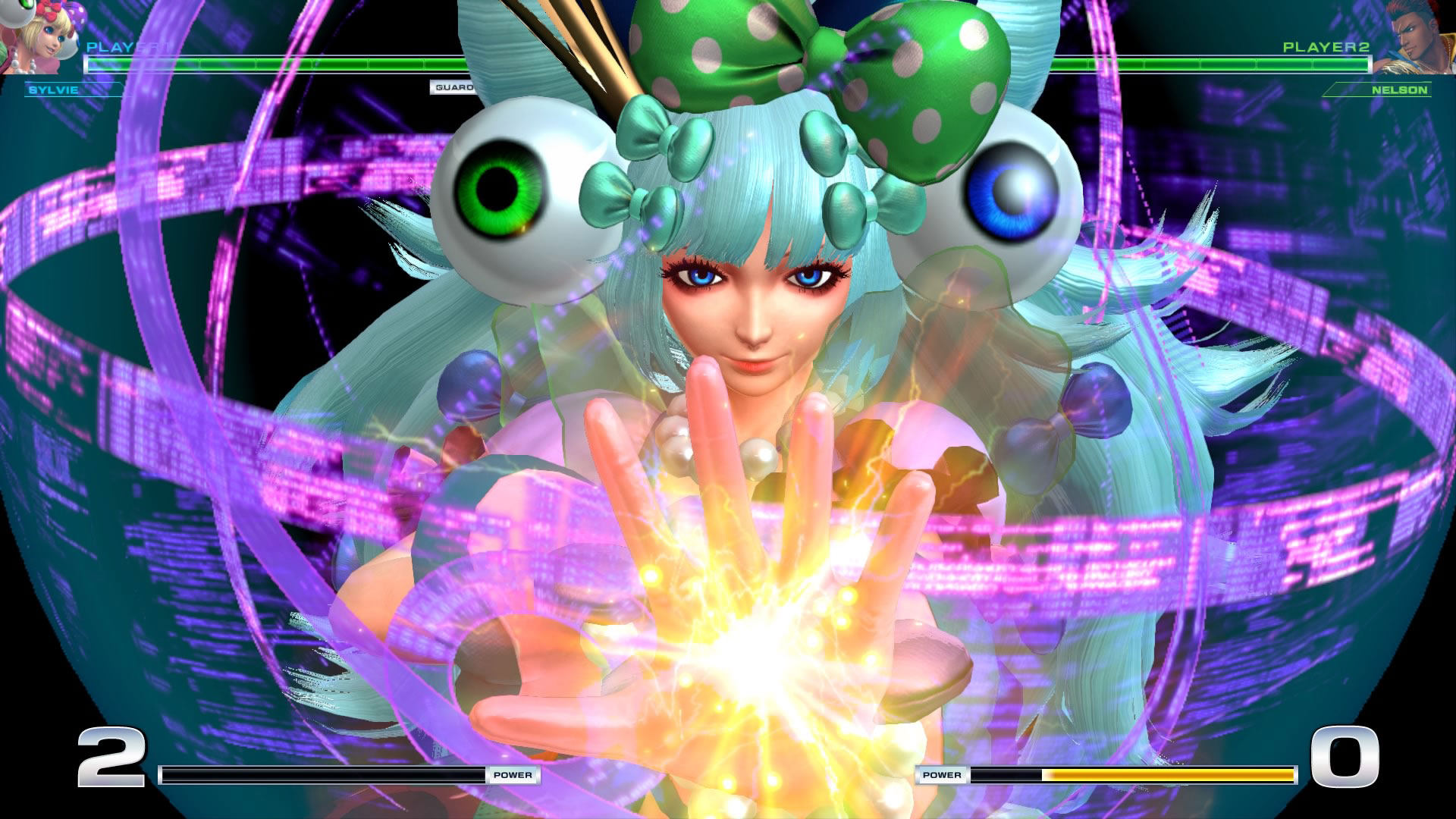The width and height of the screenshot is (1456, 819).
Task: Toggle the POWER label on Player 1's gauge
Action: 513,775
